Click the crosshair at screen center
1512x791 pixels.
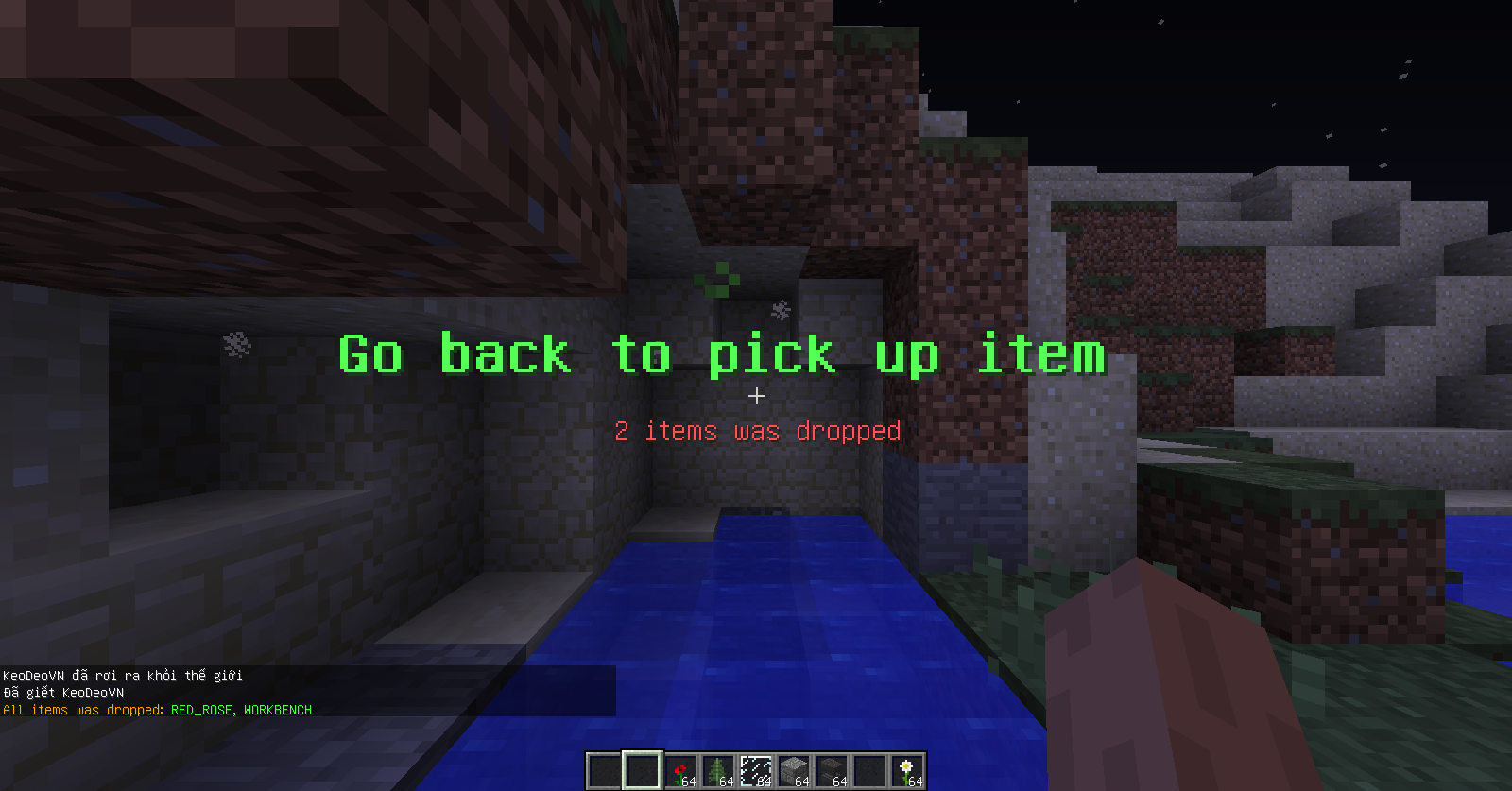756,397
